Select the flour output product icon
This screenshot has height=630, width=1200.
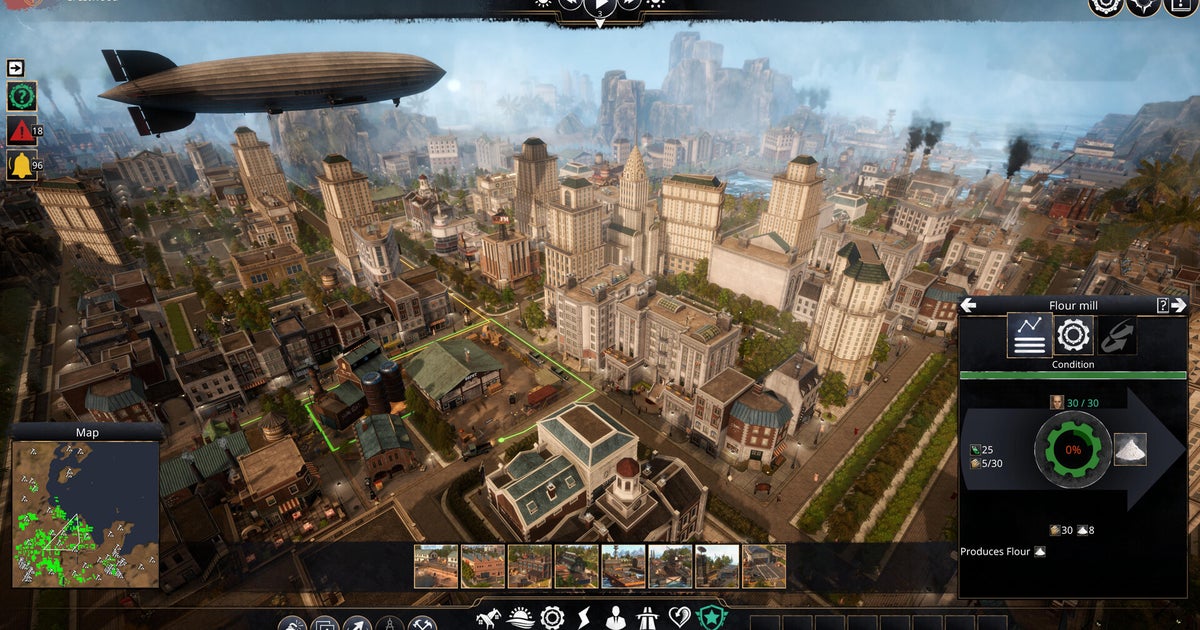(x=1130, y=449)
